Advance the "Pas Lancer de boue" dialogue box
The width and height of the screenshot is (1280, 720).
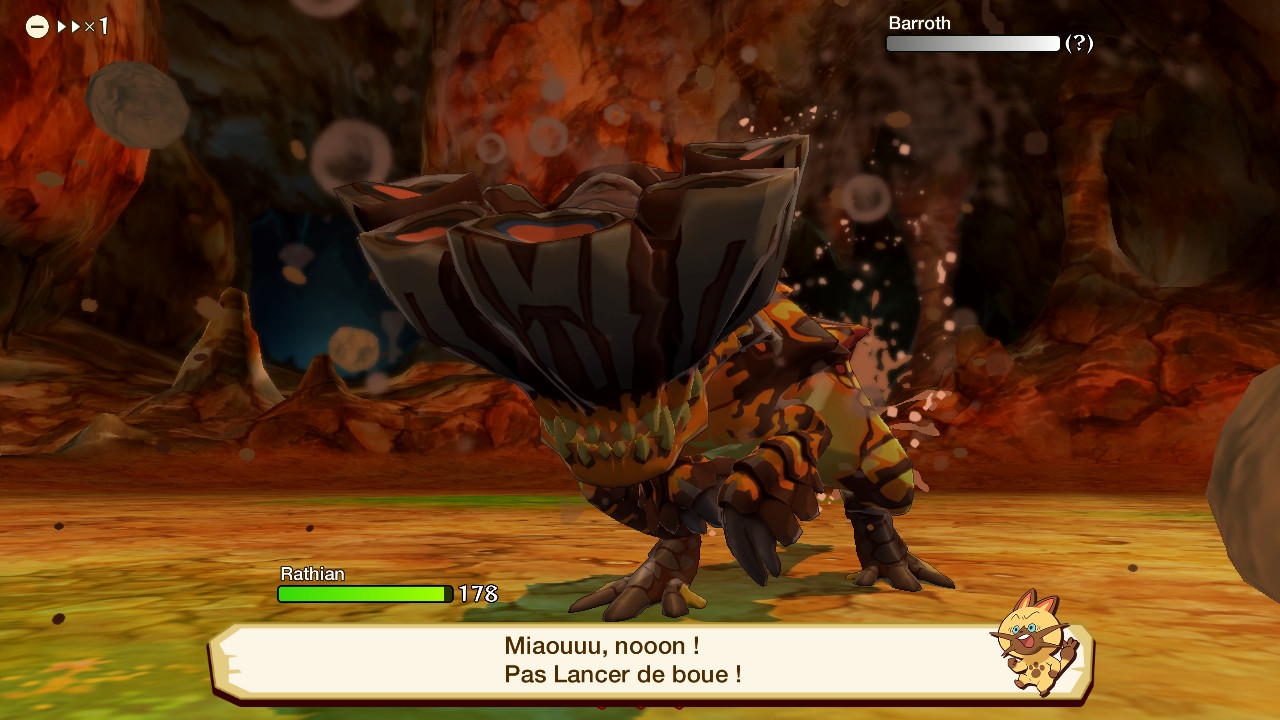[x=622, y=660]
